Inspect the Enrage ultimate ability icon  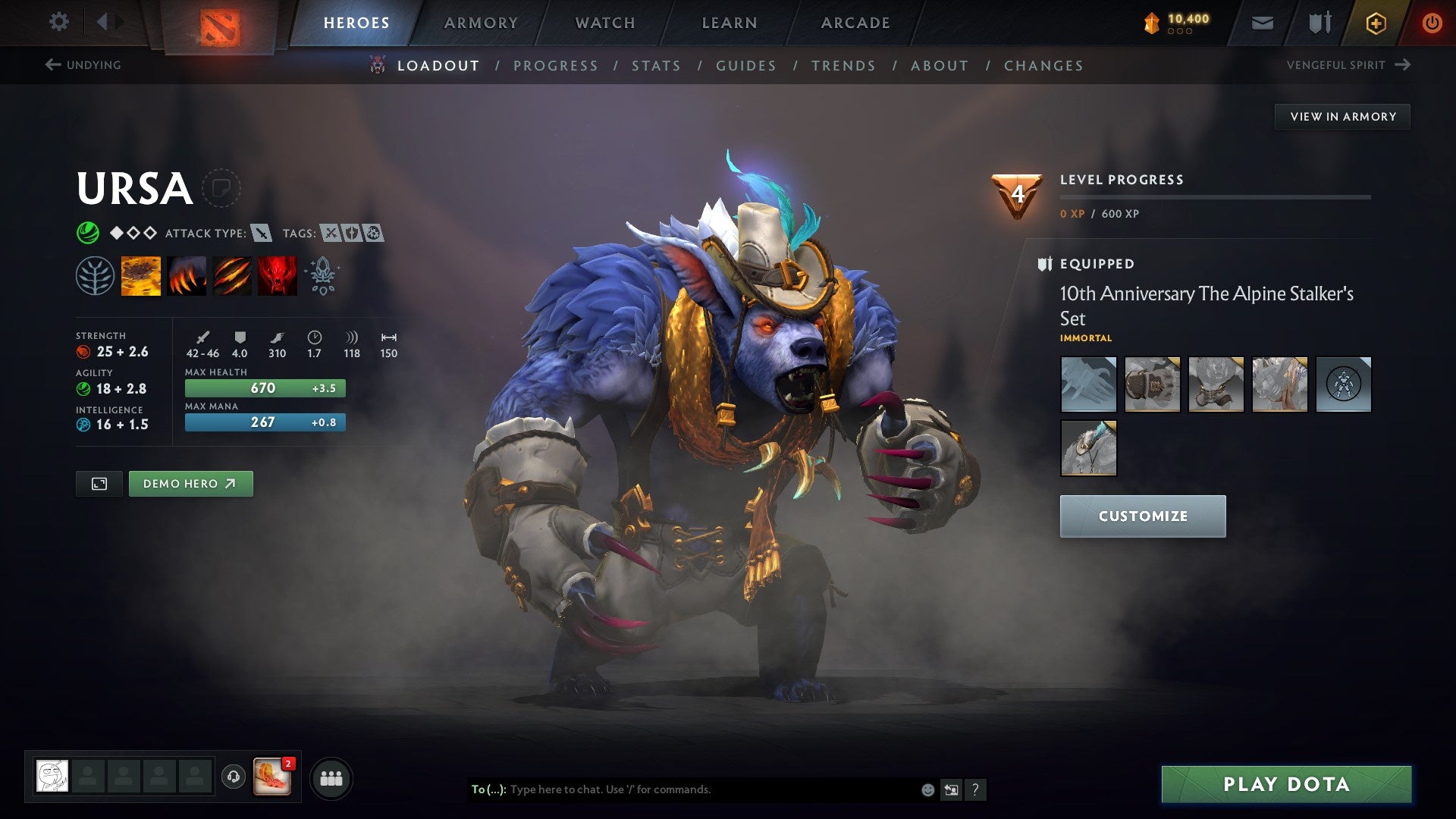pos(277,275)
